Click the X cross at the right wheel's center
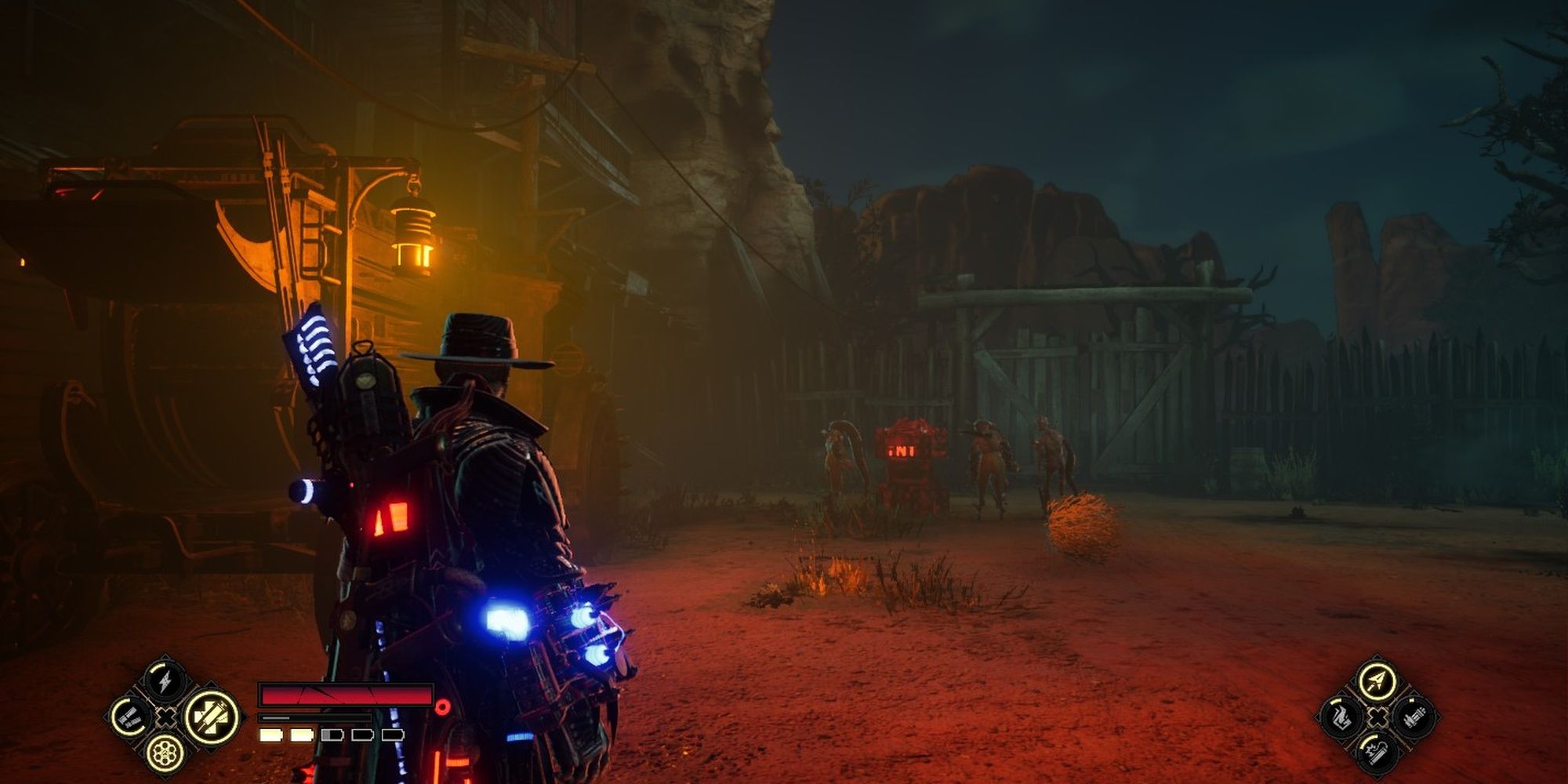 [x=1378, y=717]
